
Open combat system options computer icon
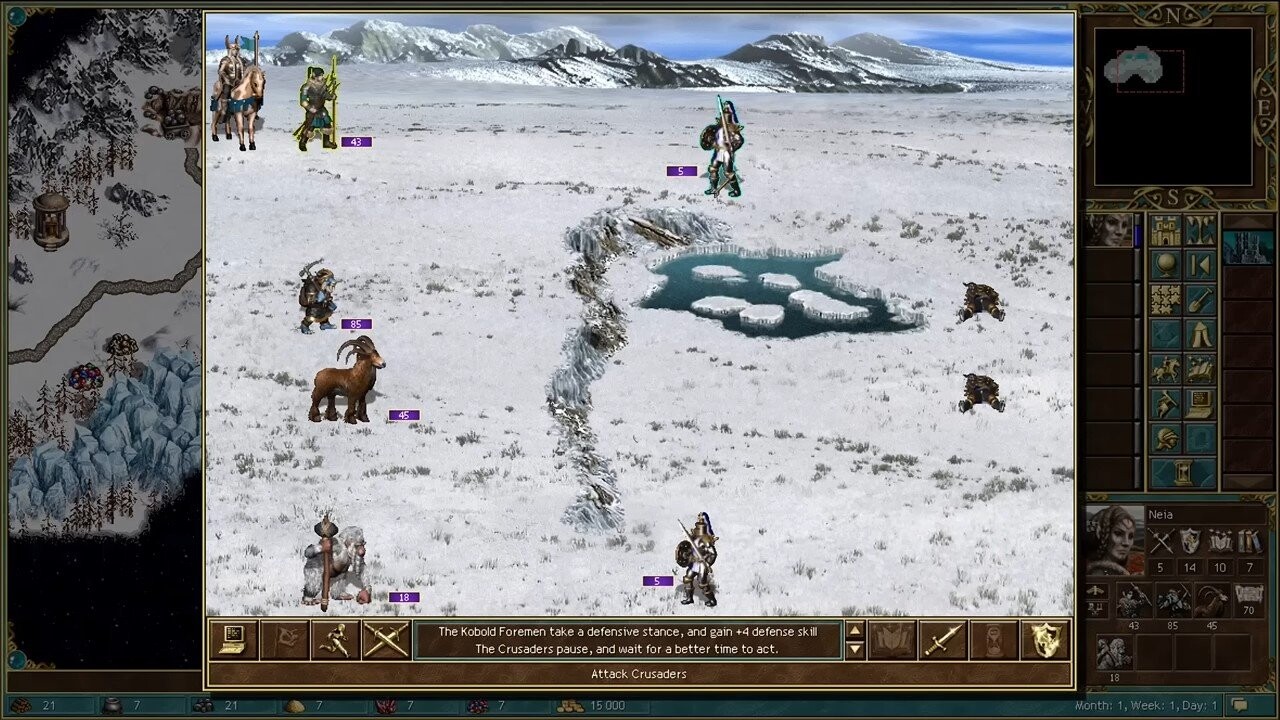[234, 640]
